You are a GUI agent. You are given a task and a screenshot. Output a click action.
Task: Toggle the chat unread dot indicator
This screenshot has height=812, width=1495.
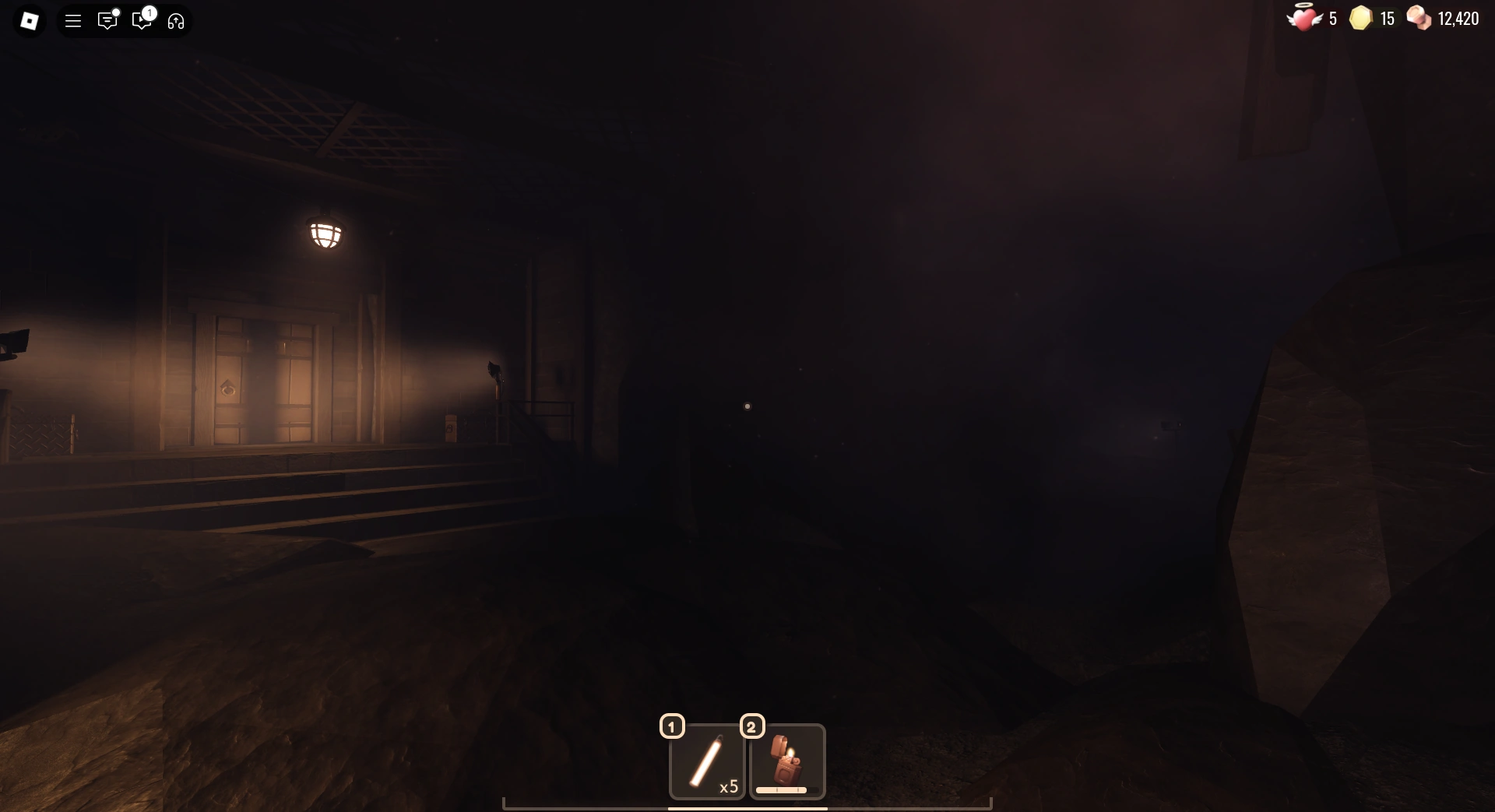117,12
